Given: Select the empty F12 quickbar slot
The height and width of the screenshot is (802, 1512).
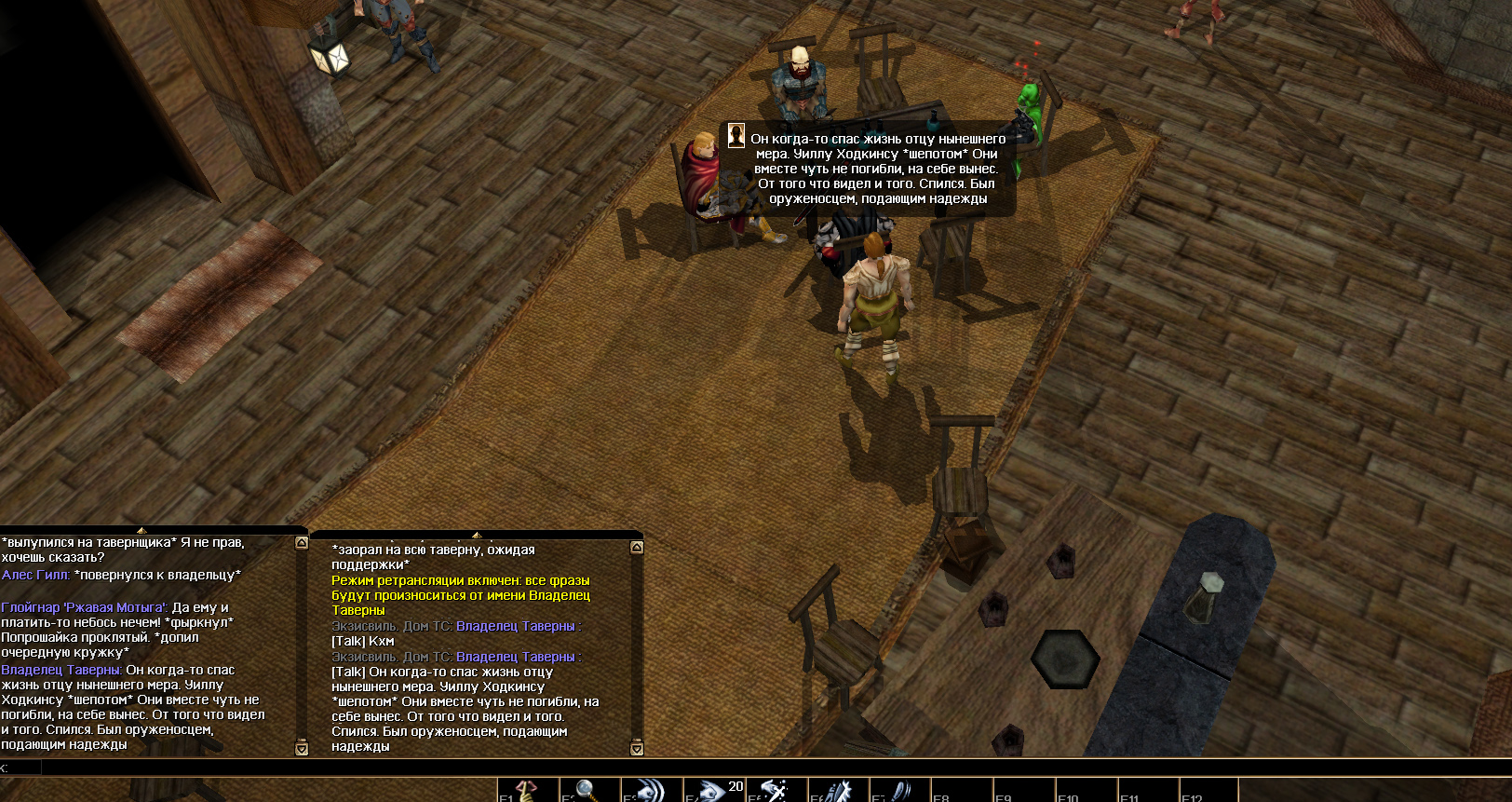Looking at the screenshot, I should coord(1209,791).
